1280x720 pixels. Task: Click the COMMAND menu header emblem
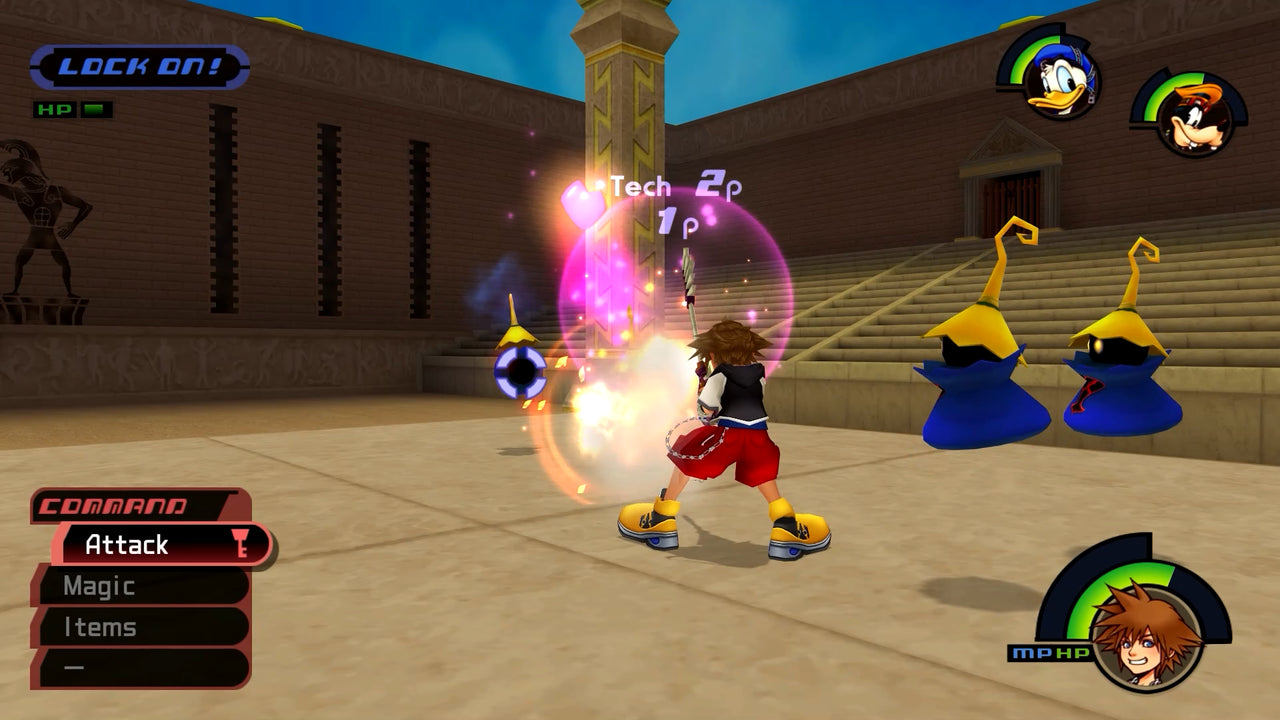click(115, 506)
